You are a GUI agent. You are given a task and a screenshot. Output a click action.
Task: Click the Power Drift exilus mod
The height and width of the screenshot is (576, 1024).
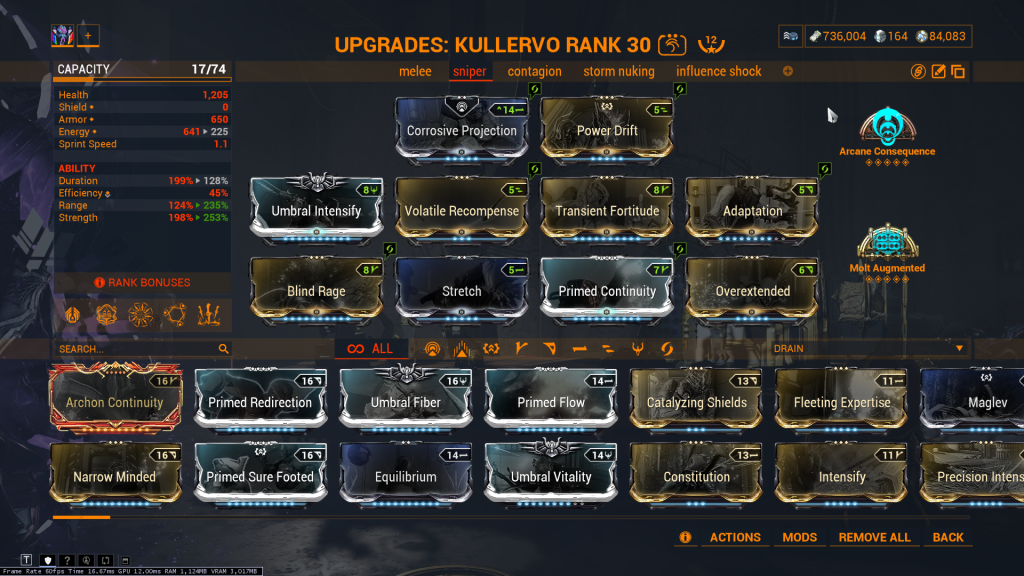[x=607, y=130]
